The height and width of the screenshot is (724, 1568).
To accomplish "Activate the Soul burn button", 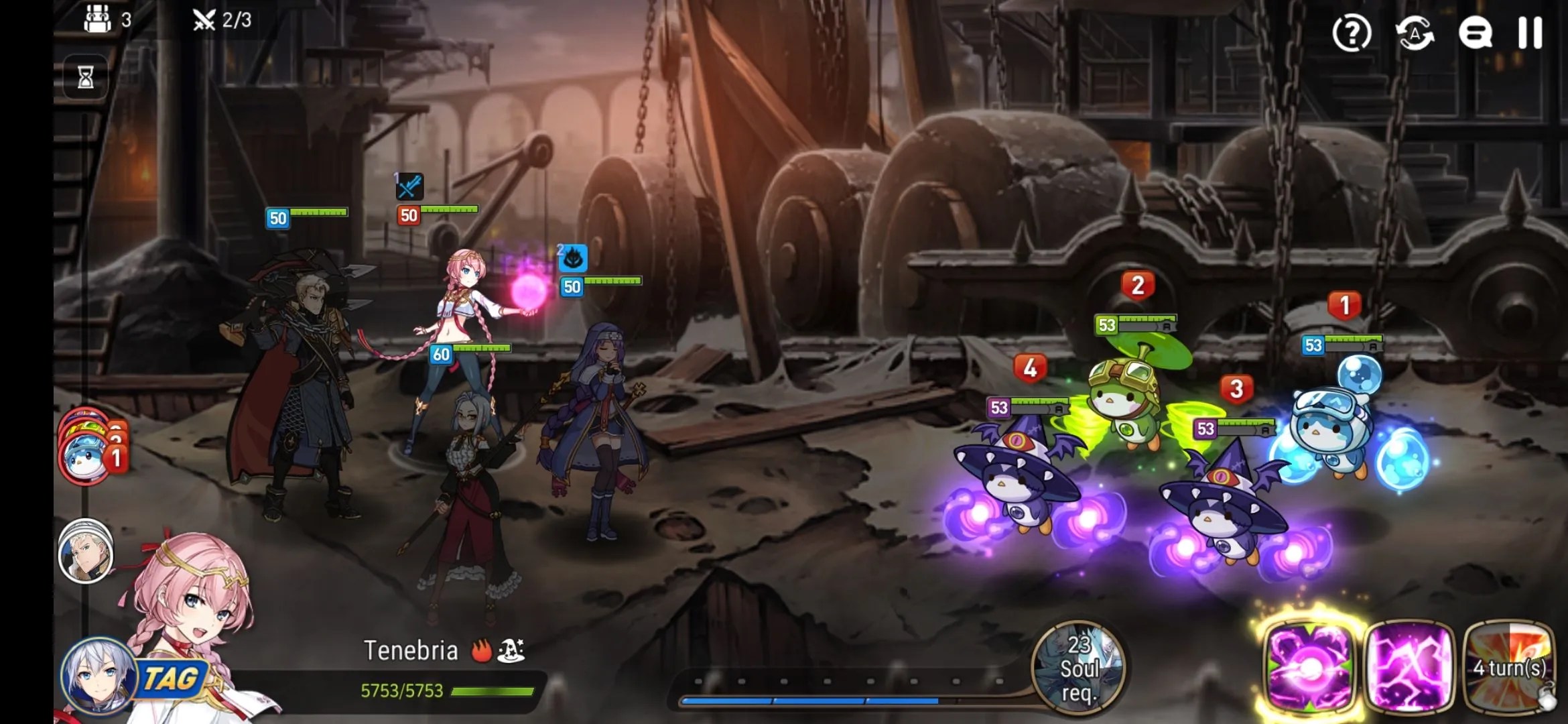I will (1077, 668).
